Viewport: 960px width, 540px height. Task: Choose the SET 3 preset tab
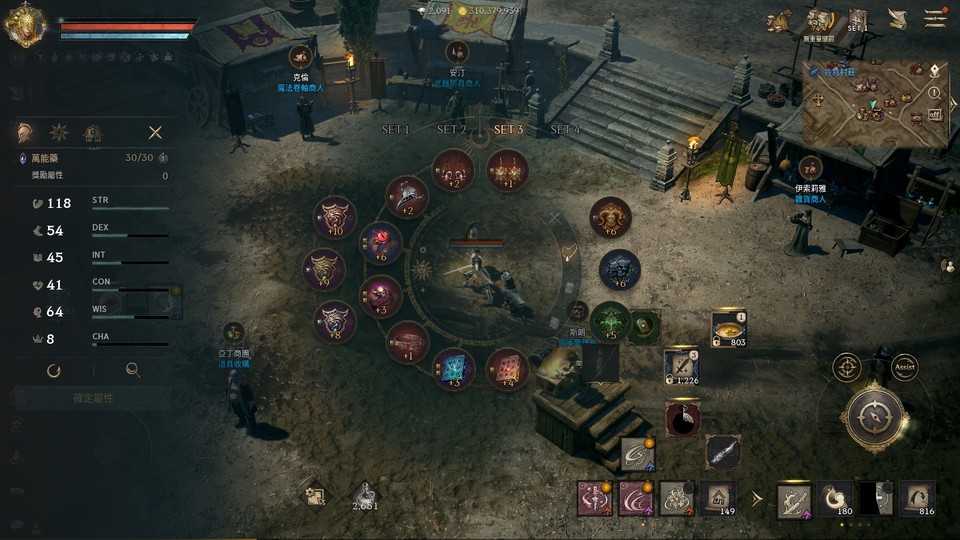508,130
